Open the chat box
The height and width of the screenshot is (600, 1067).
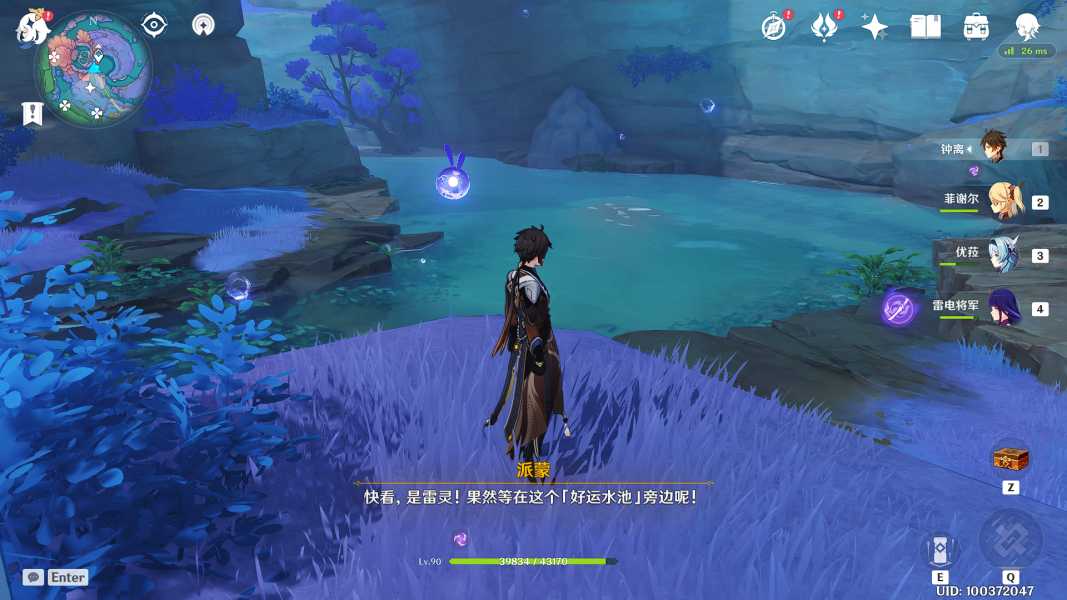(x=34, y=577)
